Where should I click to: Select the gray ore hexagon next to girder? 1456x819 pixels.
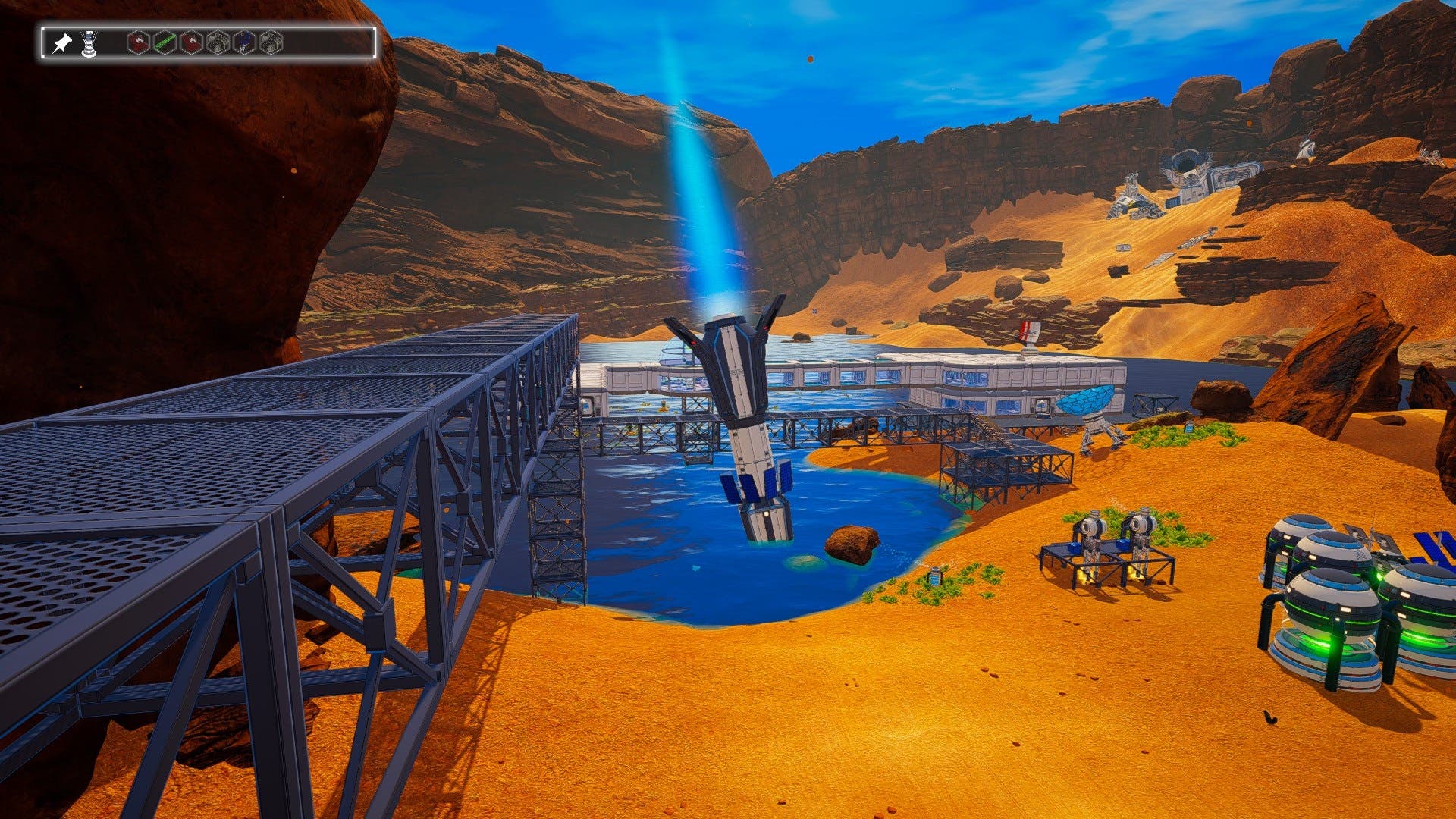218,41
